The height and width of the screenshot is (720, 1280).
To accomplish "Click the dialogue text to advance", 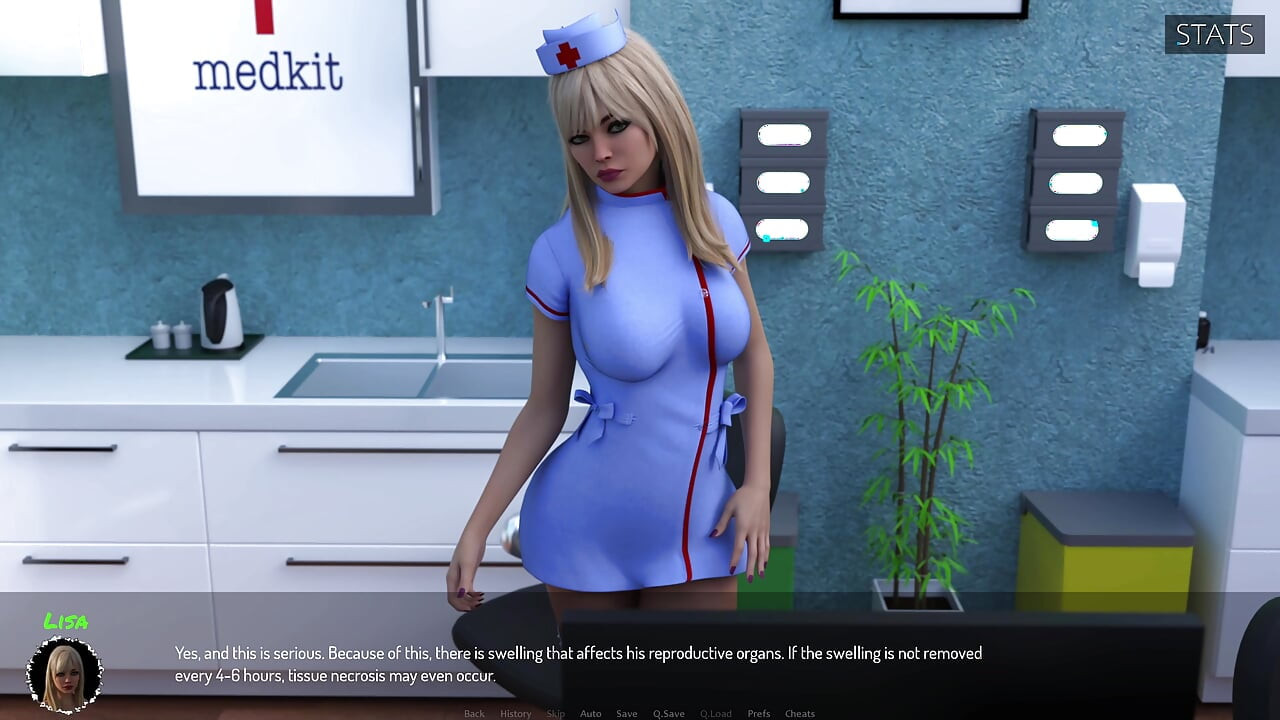I will tap(578, 663).
